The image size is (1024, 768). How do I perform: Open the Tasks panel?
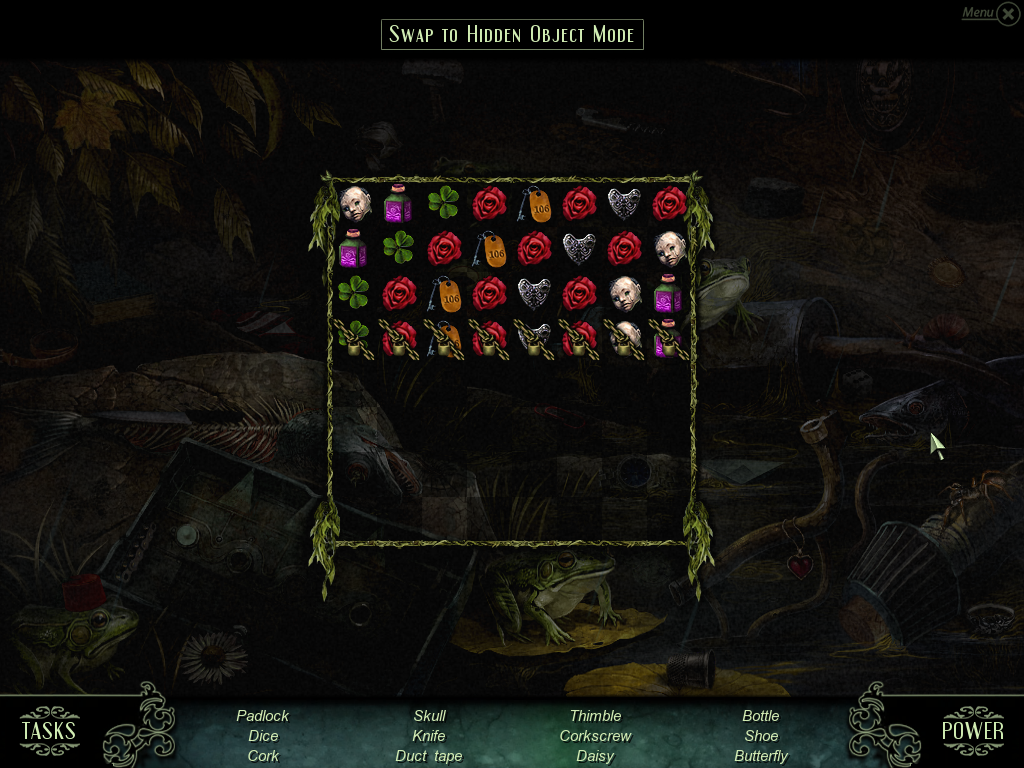[x=48, y=730]
